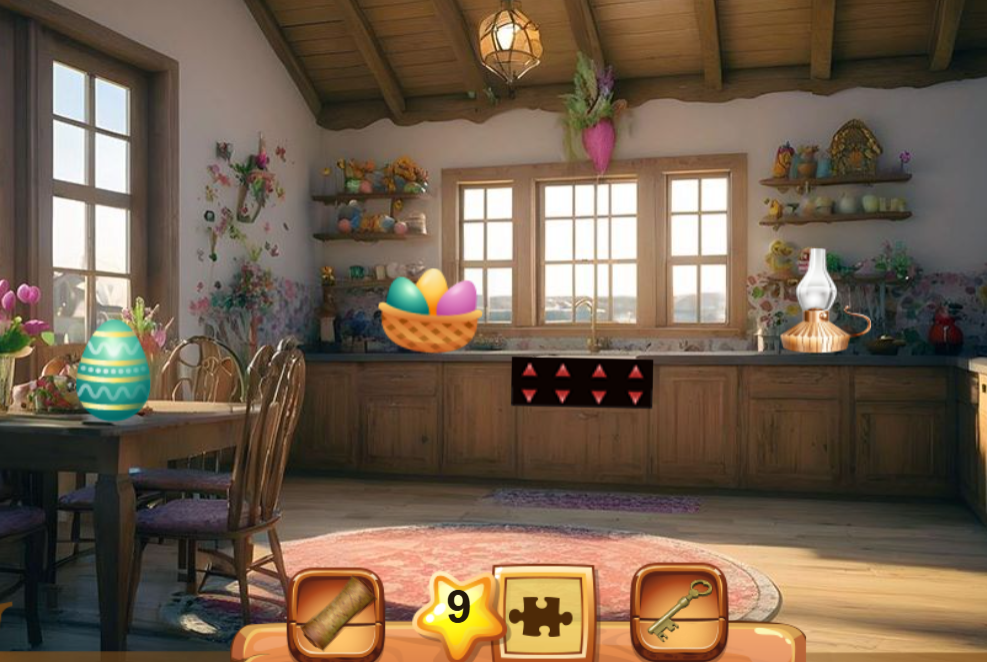The height and width of the screenshot is (662, 987).
Task: Use the star hint button
Action: point(459,608)
